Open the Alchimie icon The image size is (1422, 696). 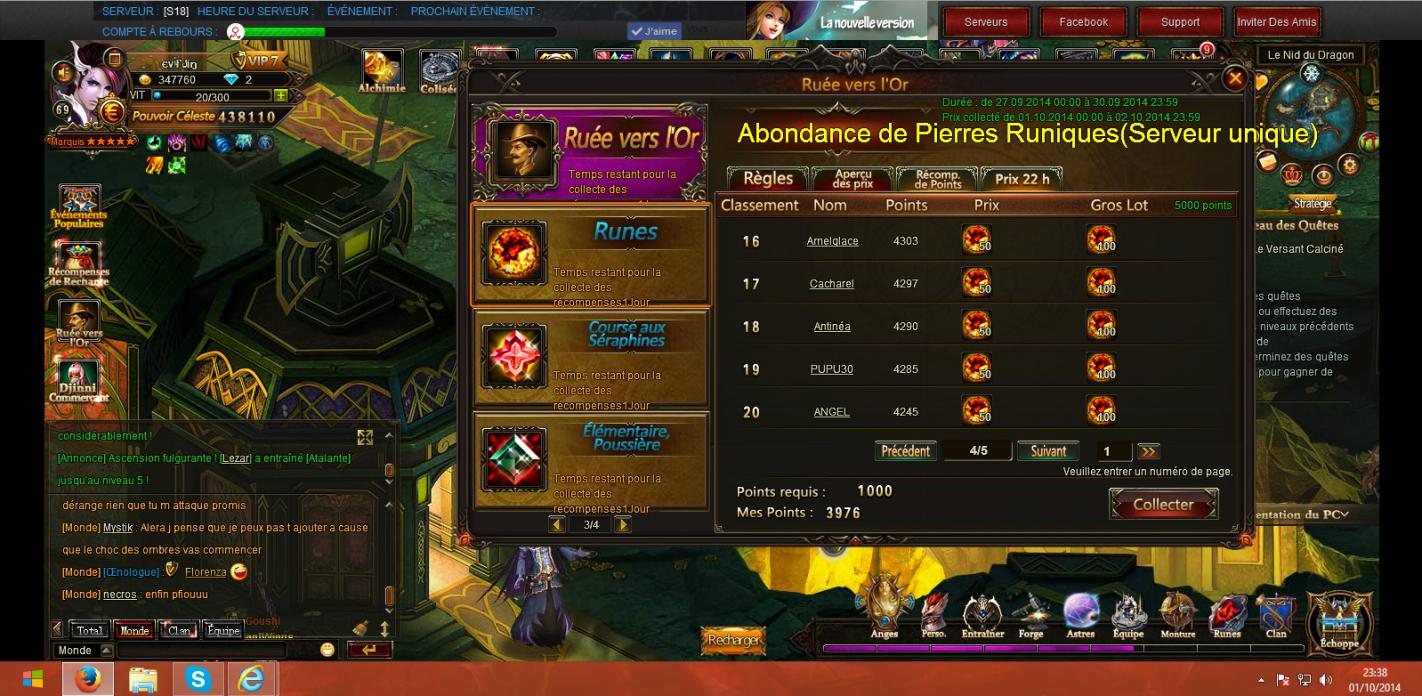382,69
